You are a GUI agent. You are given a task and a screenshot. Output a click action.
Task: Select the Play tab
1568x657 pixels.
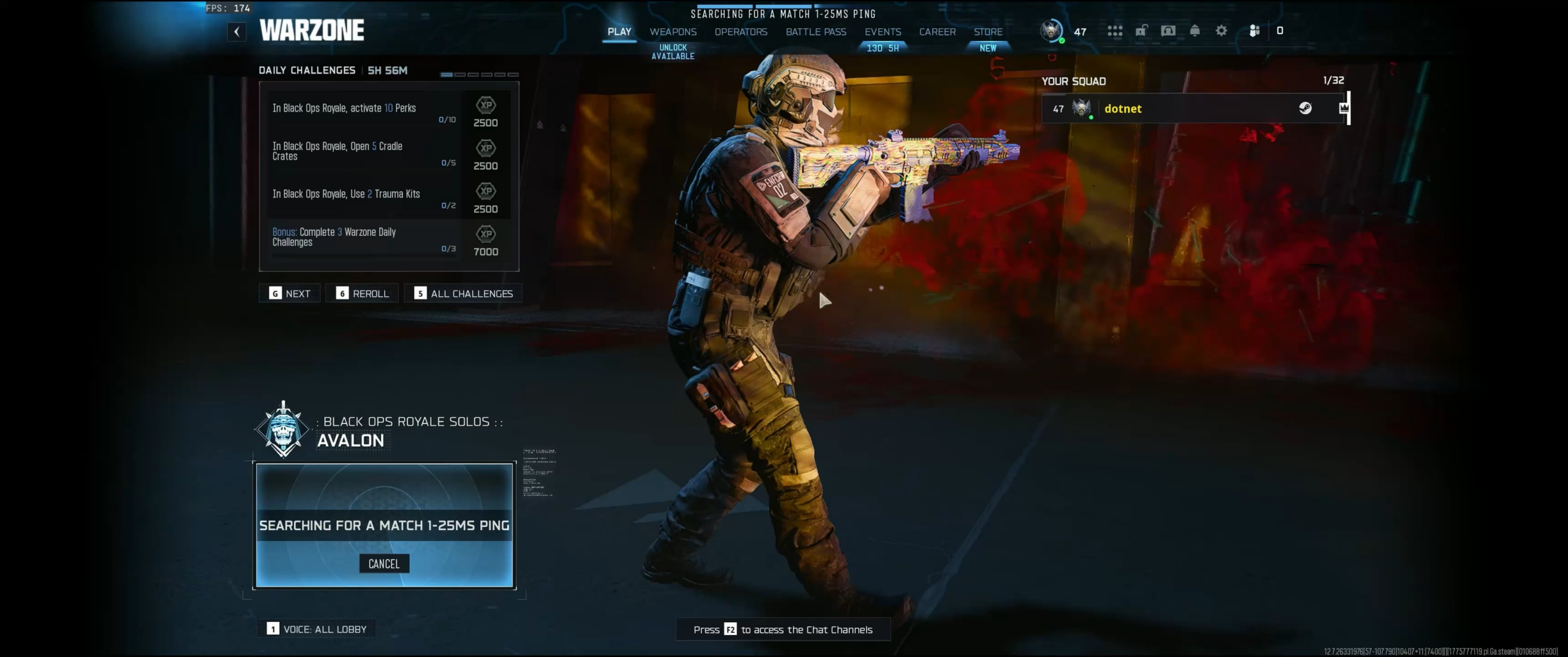point(619,32)
